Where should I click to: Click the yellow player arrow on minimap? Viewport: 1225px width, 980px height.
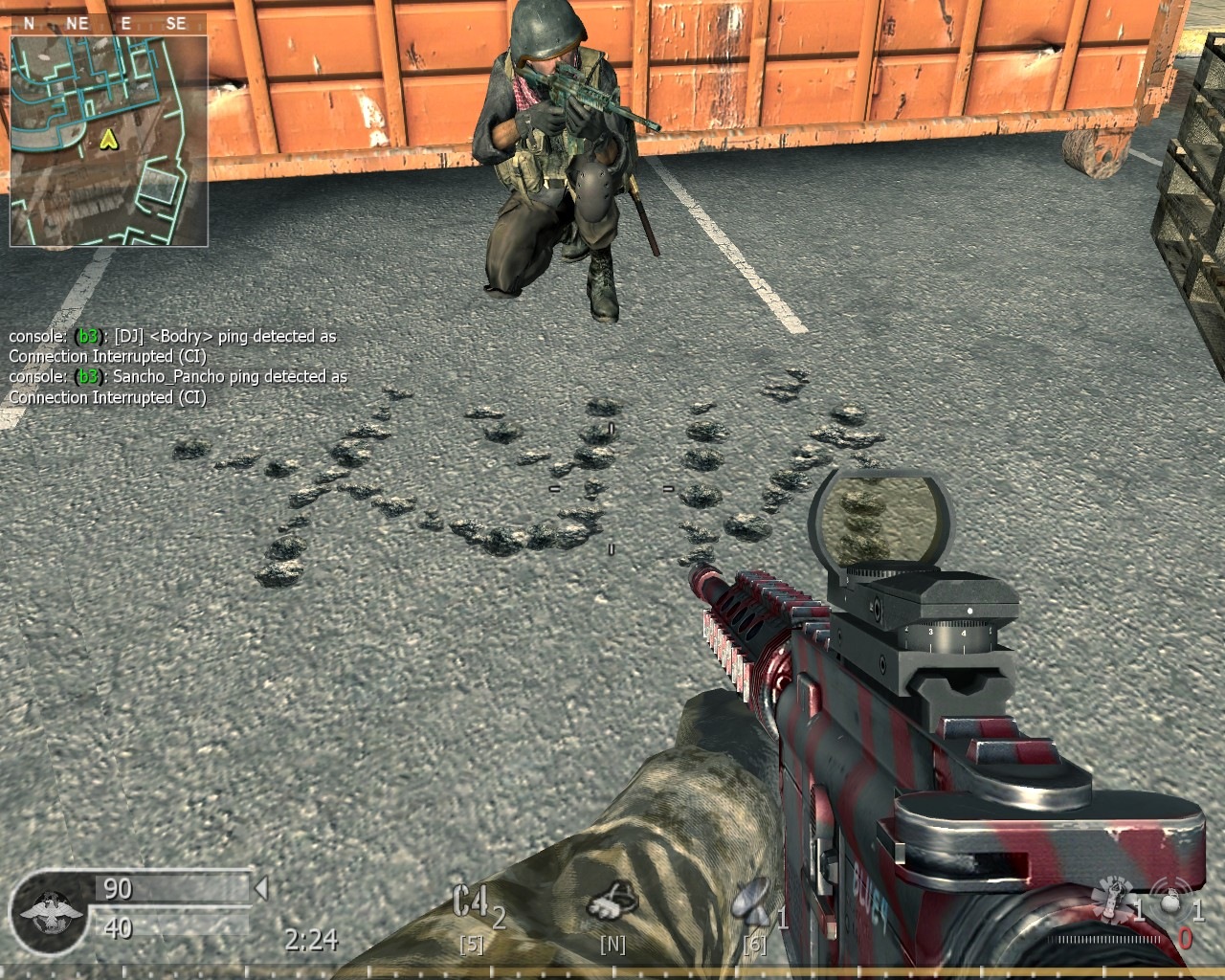108,141
